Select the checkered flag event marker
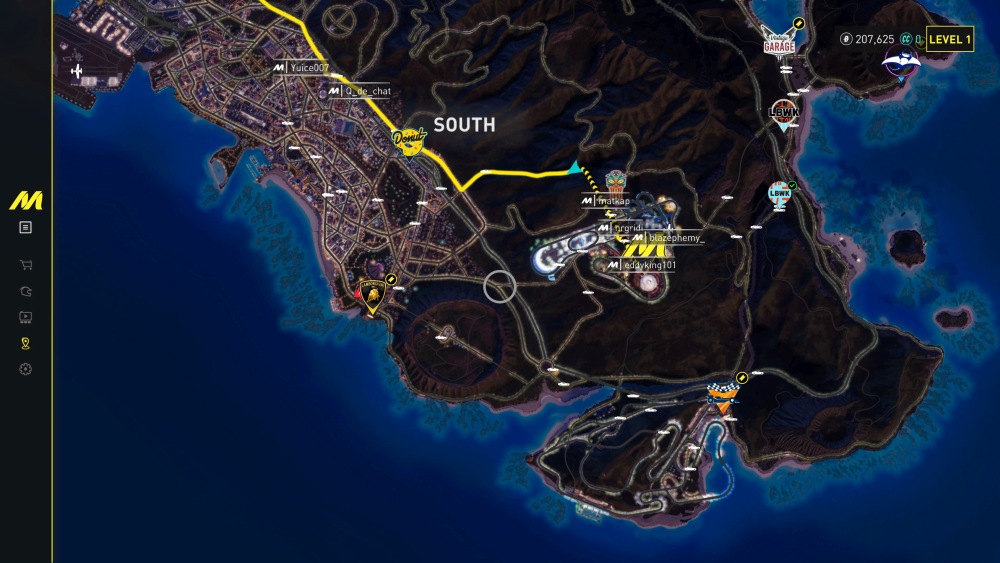 pos(721,396)
